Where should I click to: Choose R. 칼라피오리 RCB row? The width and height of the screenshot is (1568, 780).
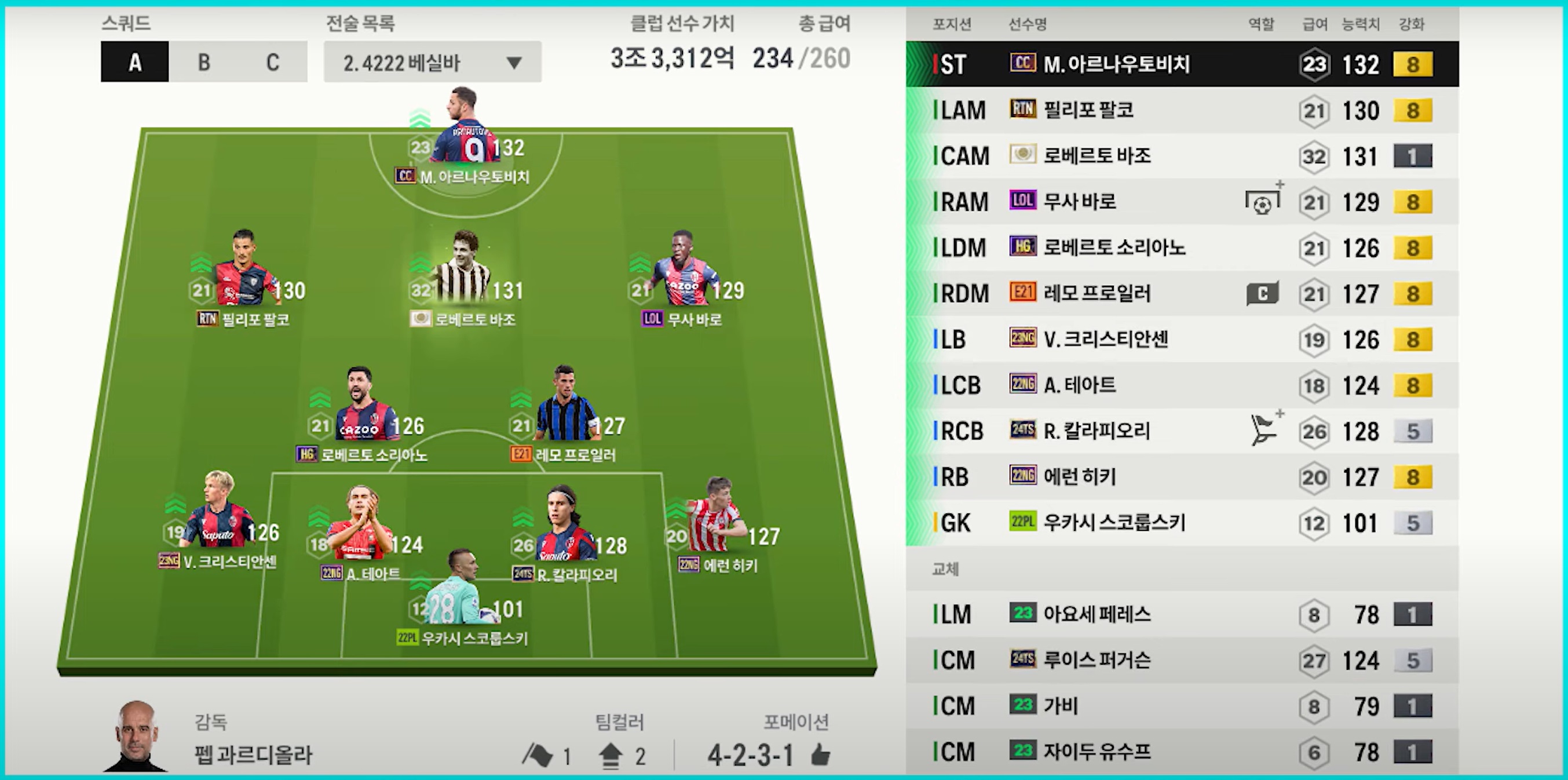[x=1181, y=431]
